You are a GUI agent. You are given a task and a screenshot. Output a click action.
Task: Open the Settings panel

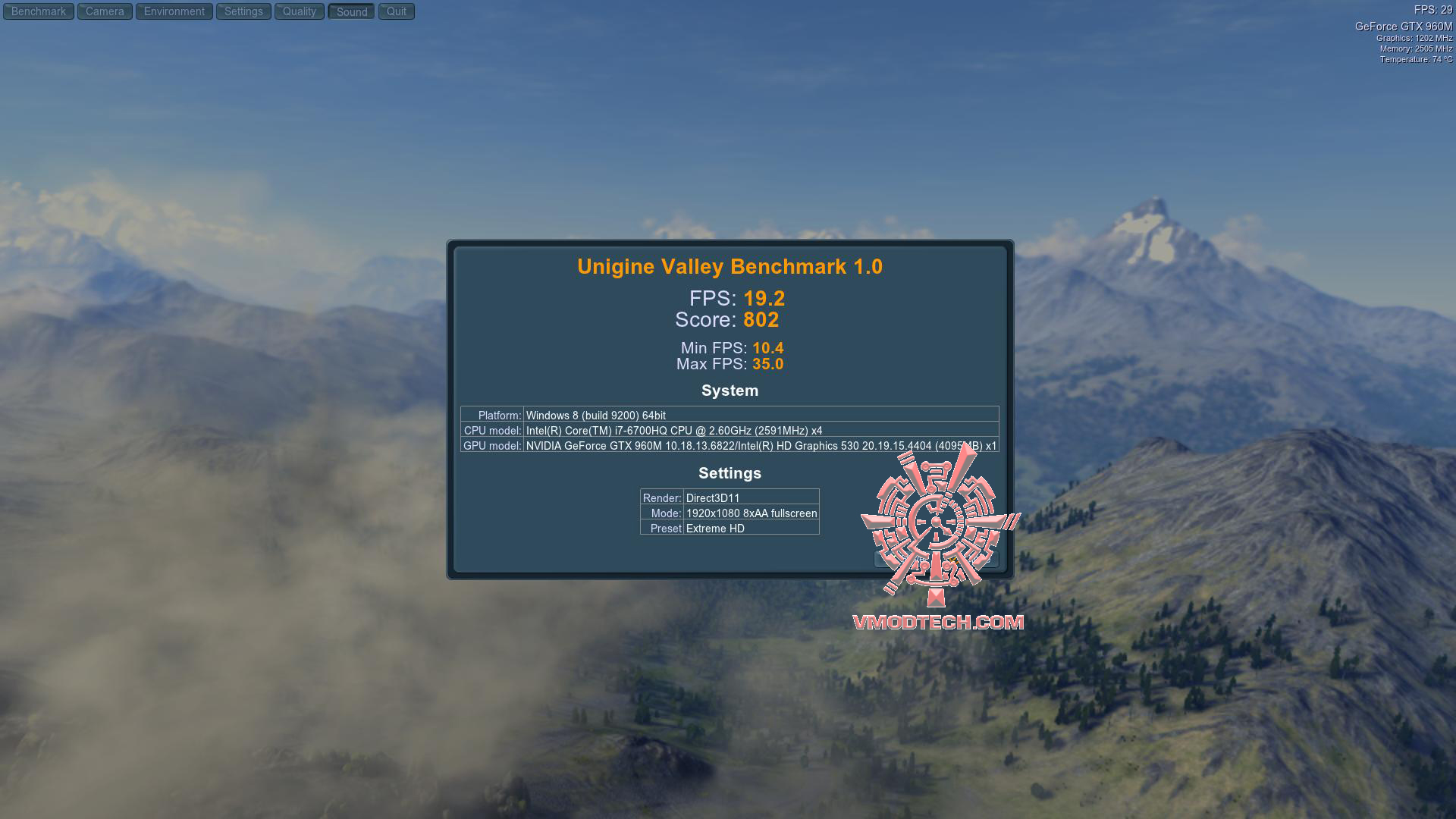[x=243, y=11]
